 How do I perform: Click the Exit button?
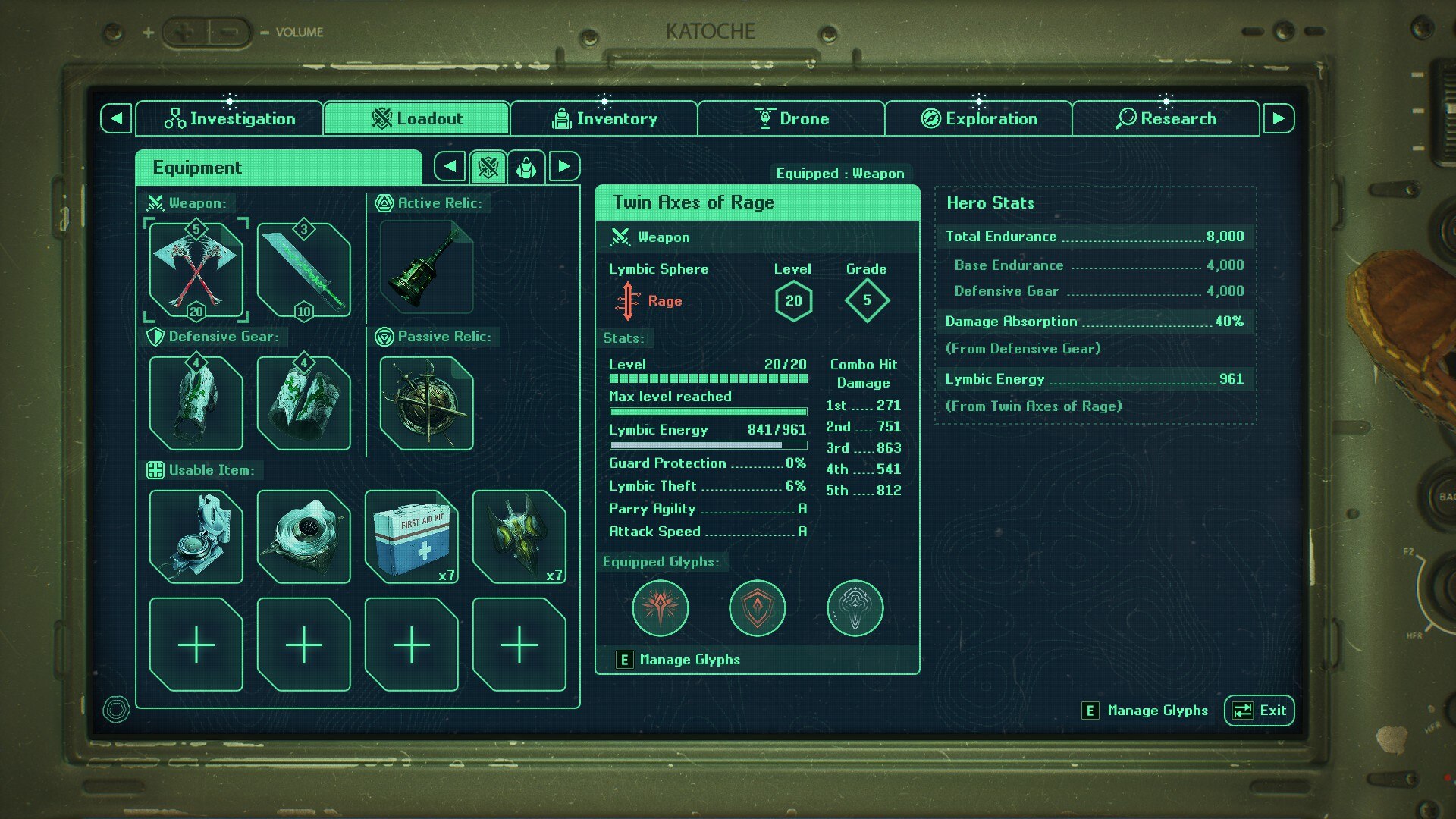pos(1259,711)
